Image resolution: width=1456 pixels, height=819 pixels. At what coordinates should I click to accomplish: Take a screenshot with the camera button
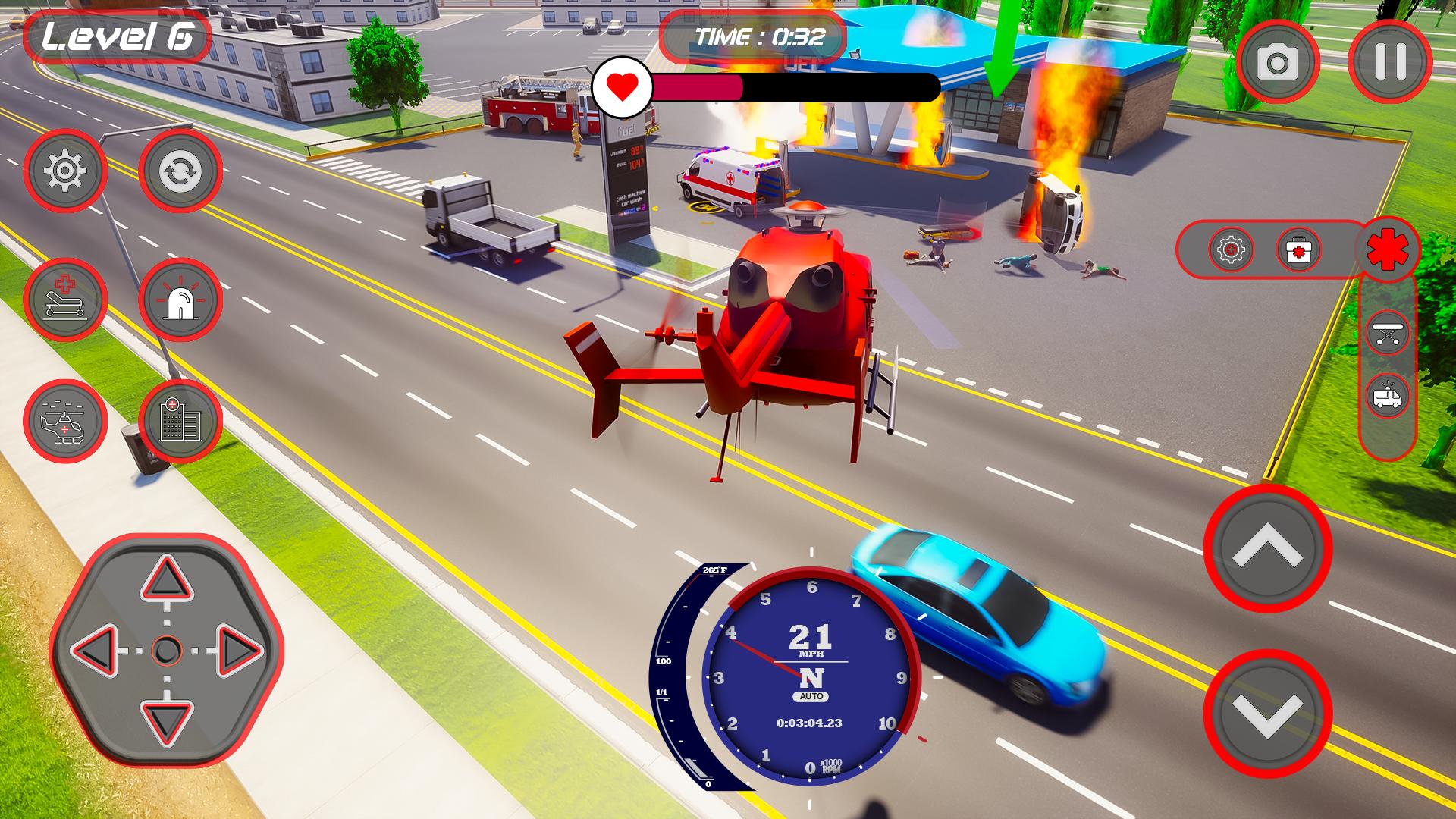tap(1278, 62)
